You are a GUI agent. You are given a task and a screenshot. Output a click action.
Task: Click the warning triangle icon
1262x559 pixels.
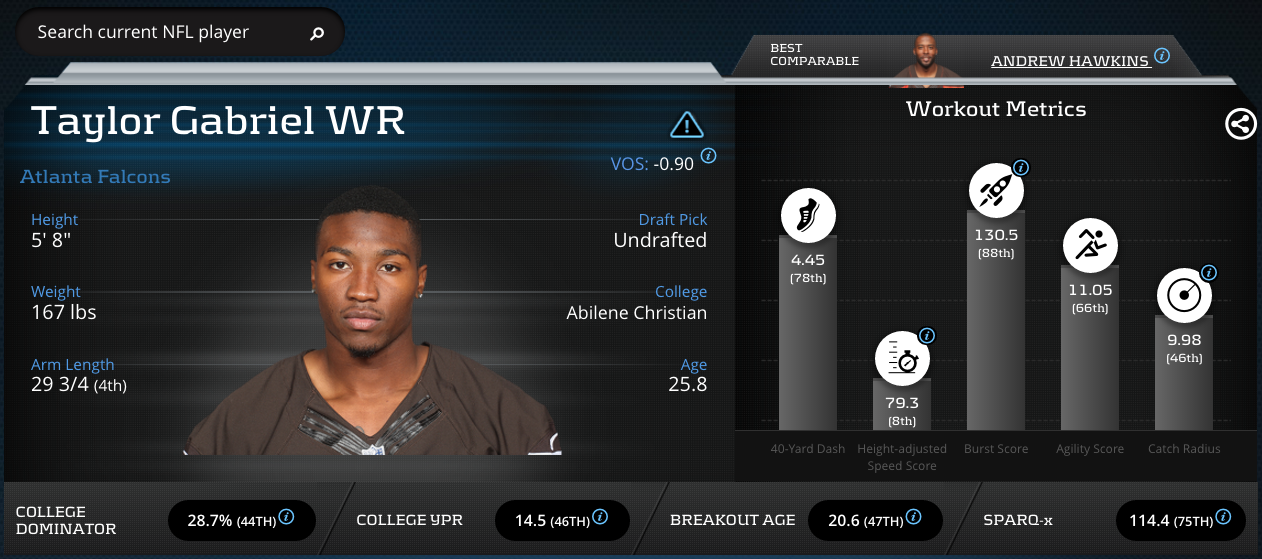(687, 124)
